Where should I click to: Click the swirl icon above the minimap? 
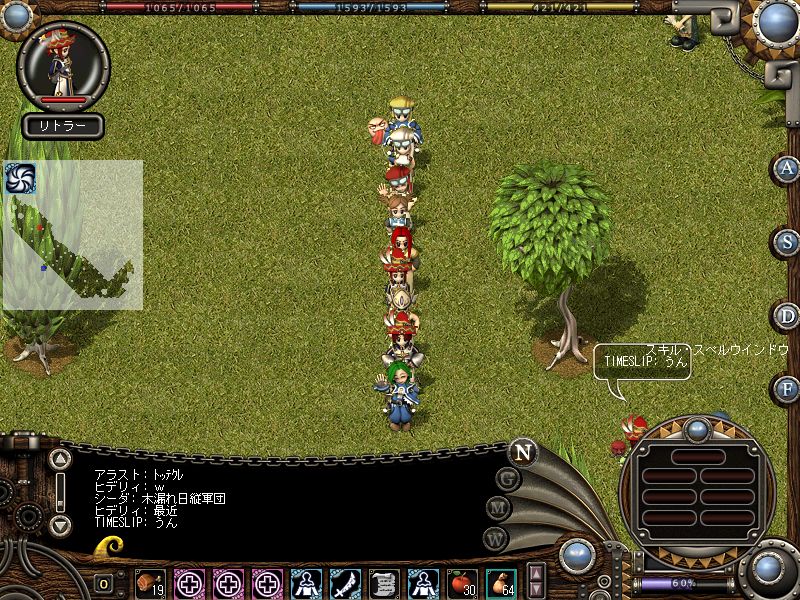(x=20, y=178)
